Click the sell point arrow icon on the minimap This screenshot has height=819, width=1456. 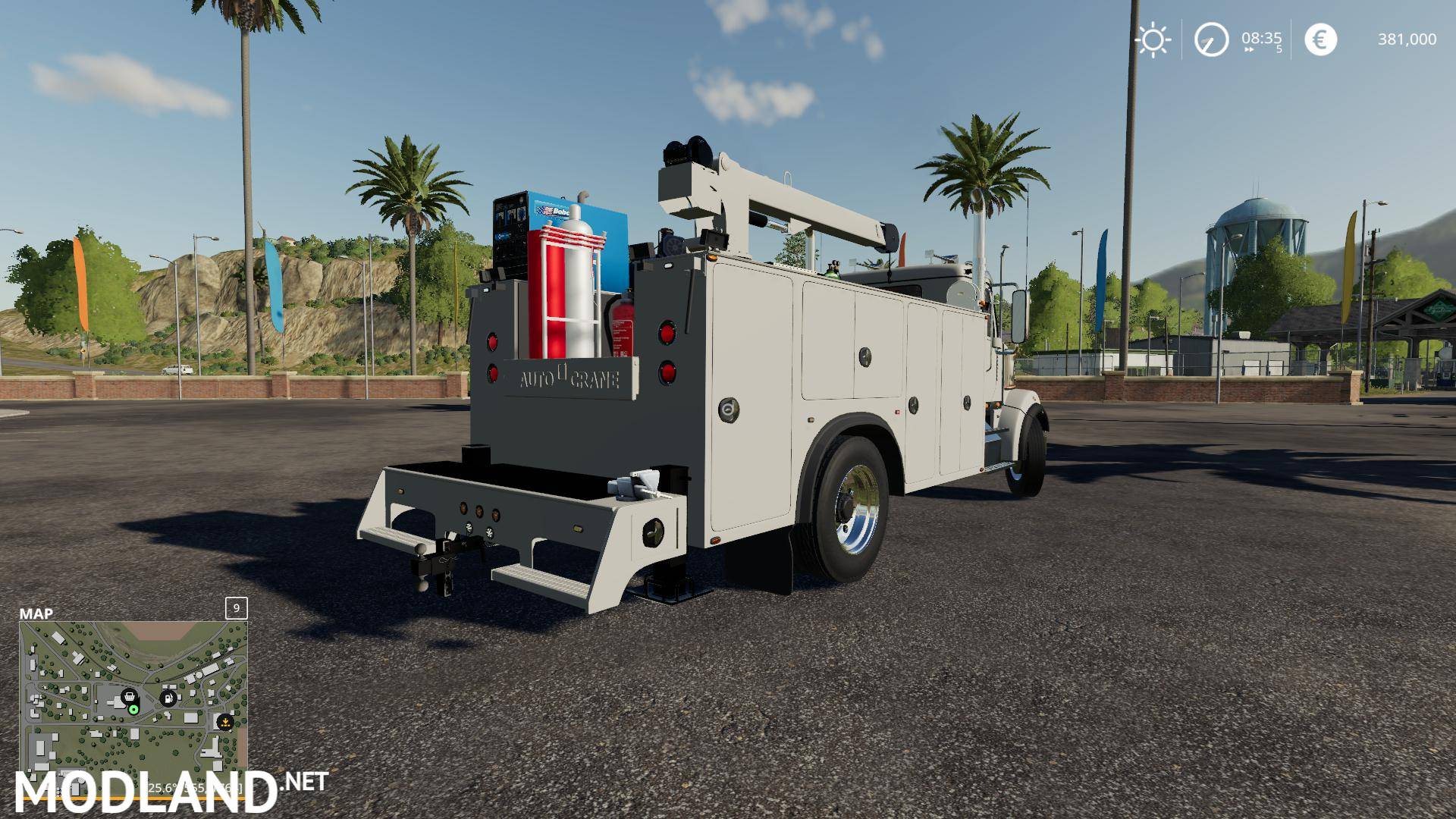(x=225, y=722)
